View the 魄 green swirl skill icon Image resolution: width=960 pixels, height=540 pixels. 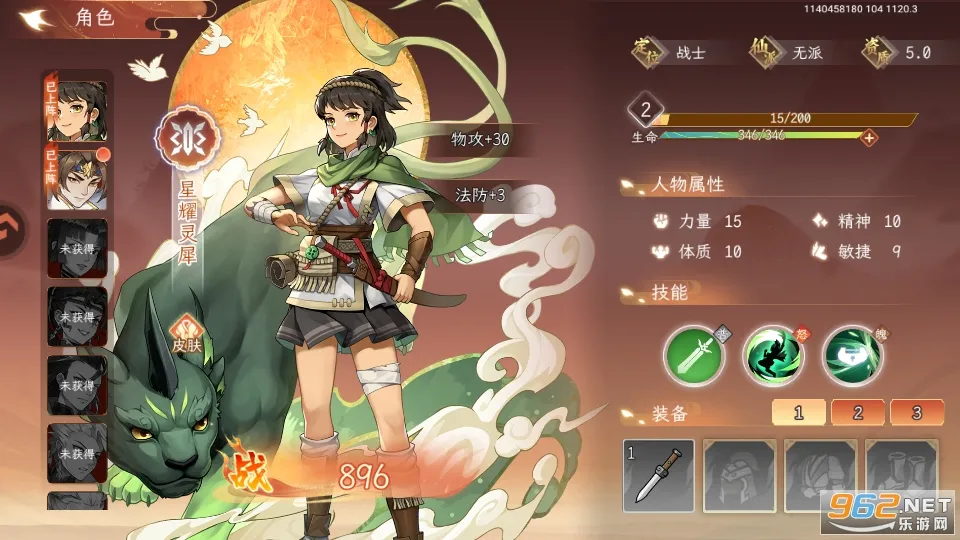coord(852,355)
